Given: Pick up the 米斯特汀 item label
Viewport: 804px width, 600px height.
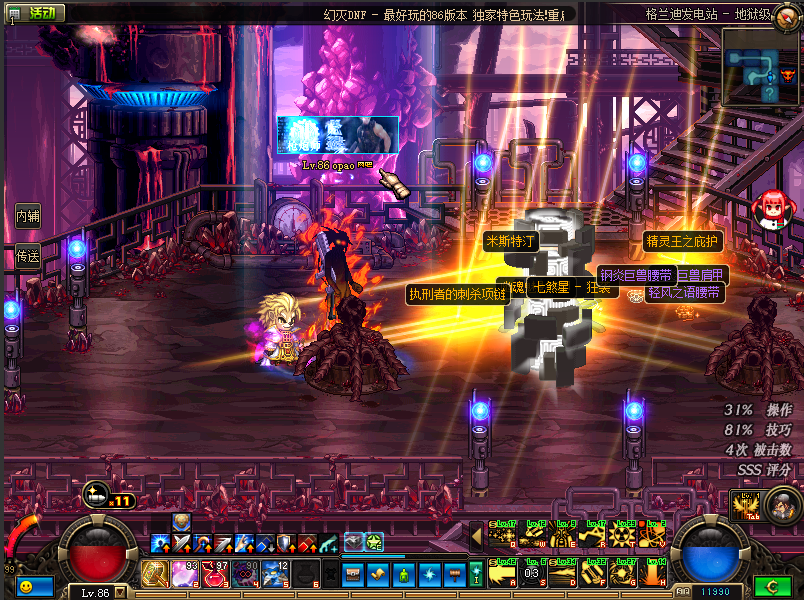Looking at the screenshot, I should pyautogui.click(x=511, y=241).
